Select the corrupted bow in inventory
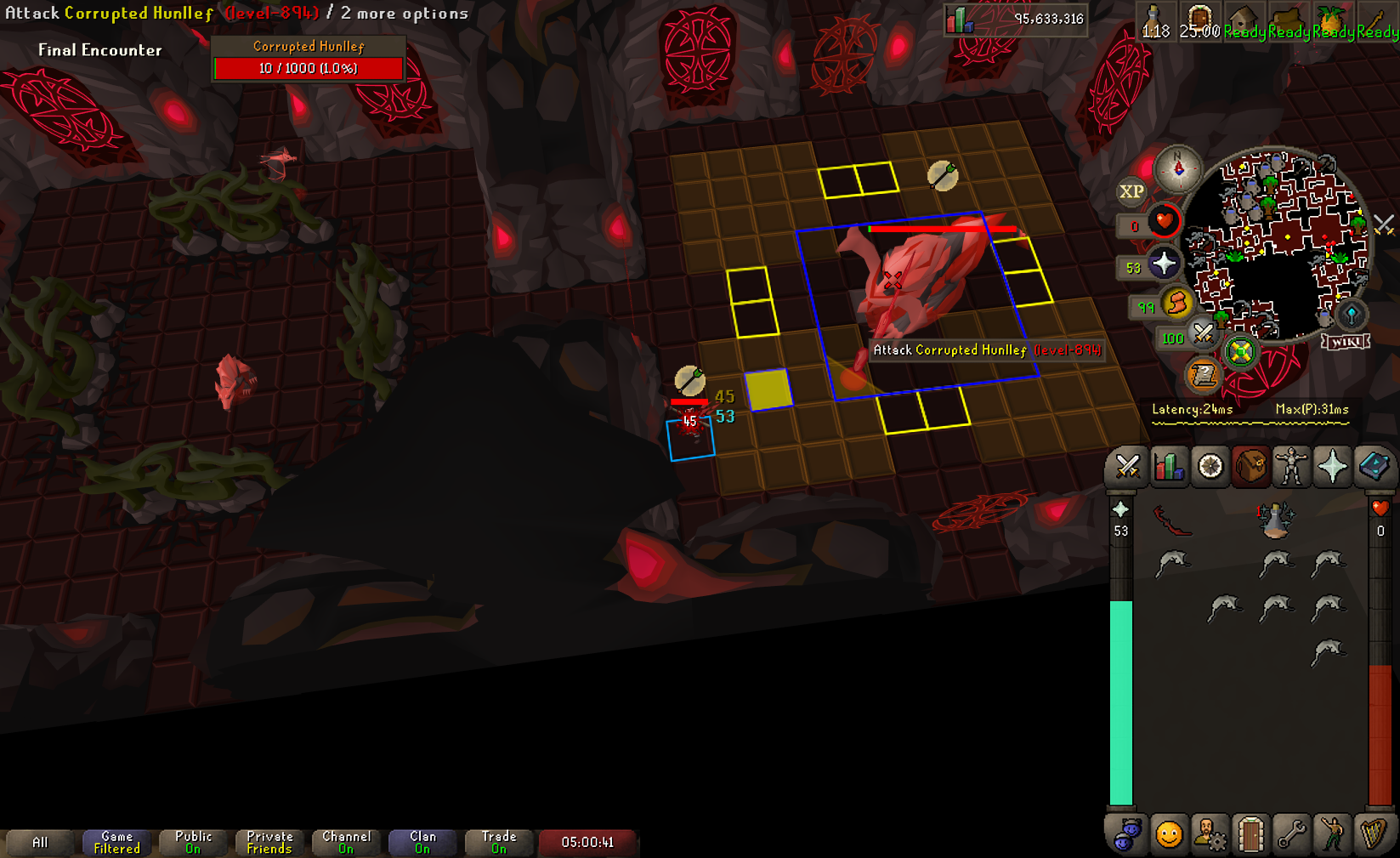The height and width of the screenshot is (858, 1400). point(1172,520)
